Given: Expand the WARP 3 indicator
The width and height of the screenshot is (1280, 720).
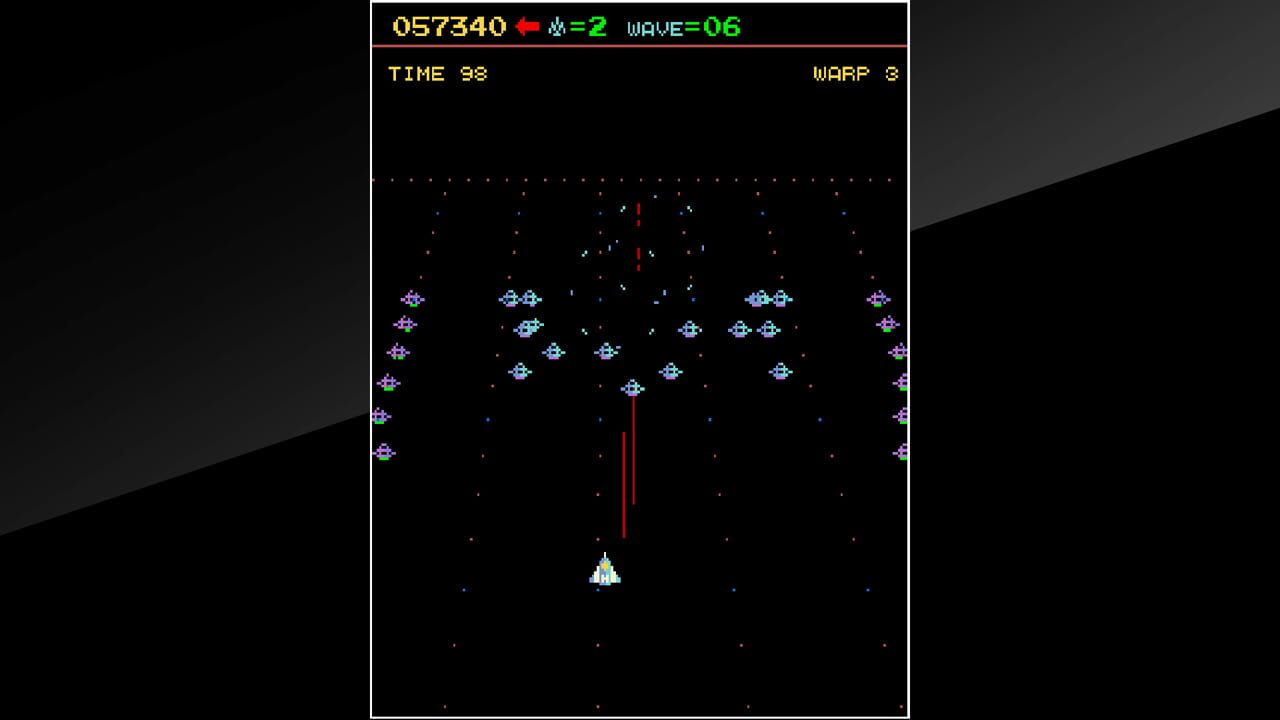Looking at the screenshot, I should [x=855, y=73].
